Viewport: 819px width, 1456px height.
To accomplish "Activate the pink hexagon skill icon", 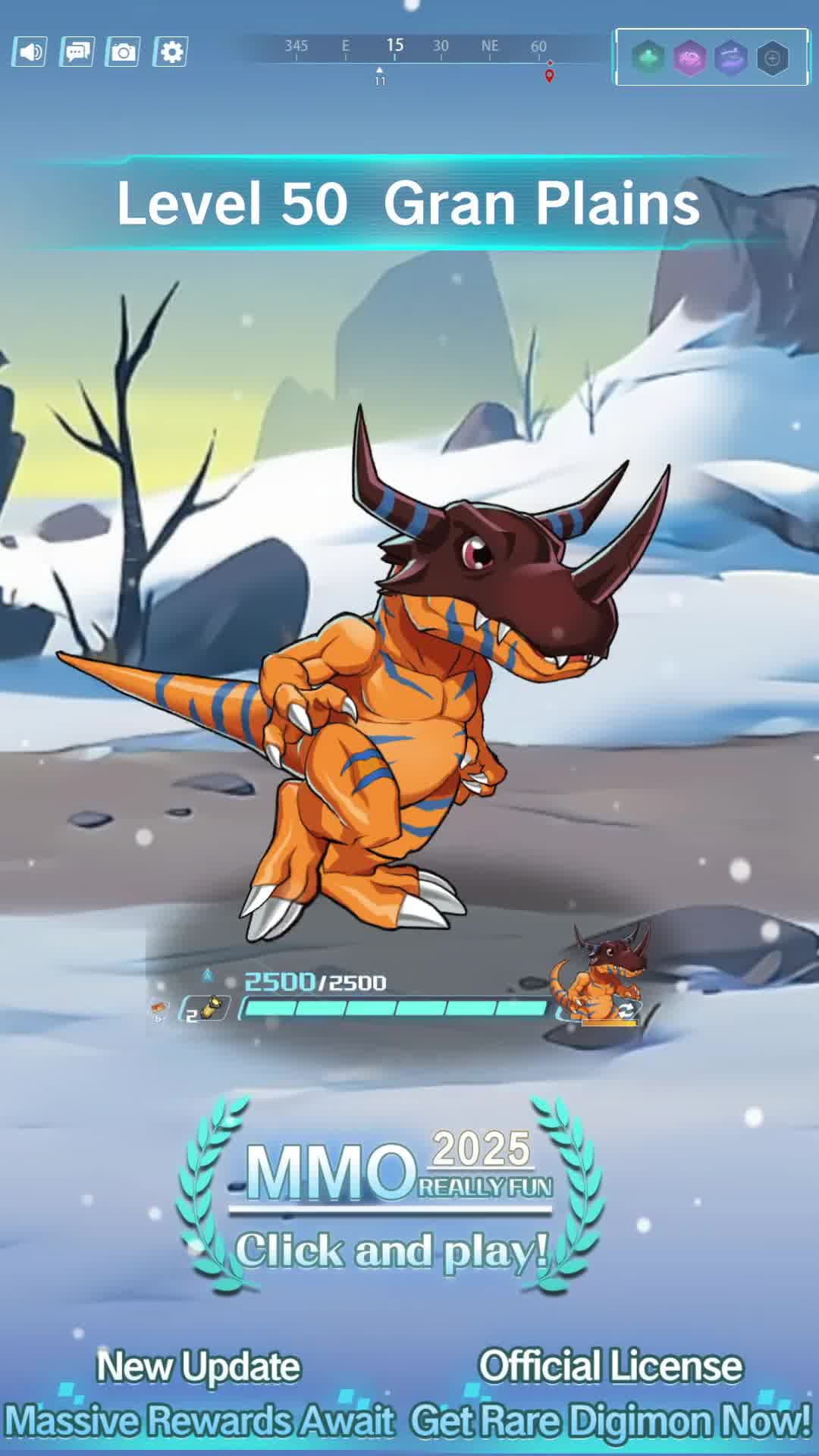I will [689, 58].
